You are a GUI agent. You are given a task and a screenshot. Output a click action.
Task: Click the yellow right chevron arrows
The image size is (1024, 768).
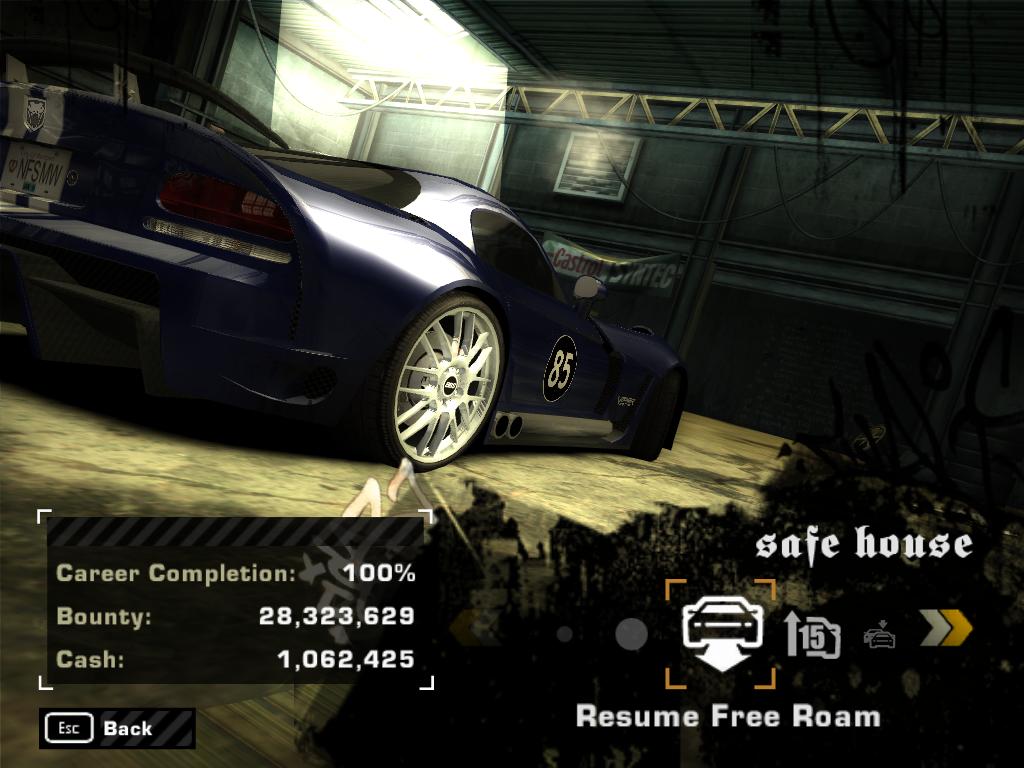945,629
